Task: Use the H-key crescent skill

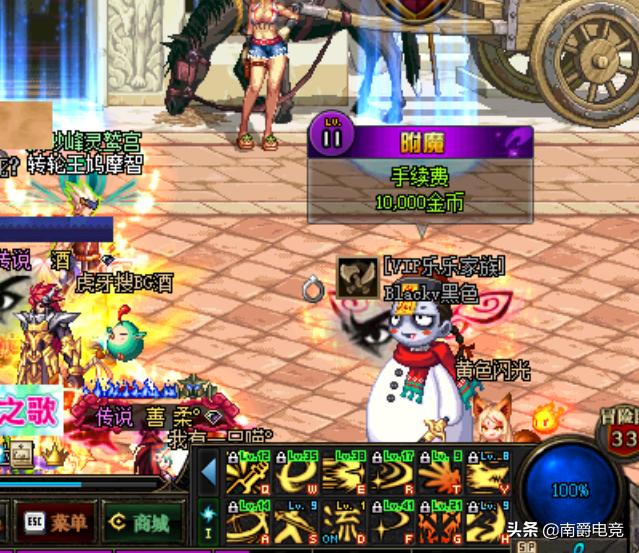Action: coord(488,521)
